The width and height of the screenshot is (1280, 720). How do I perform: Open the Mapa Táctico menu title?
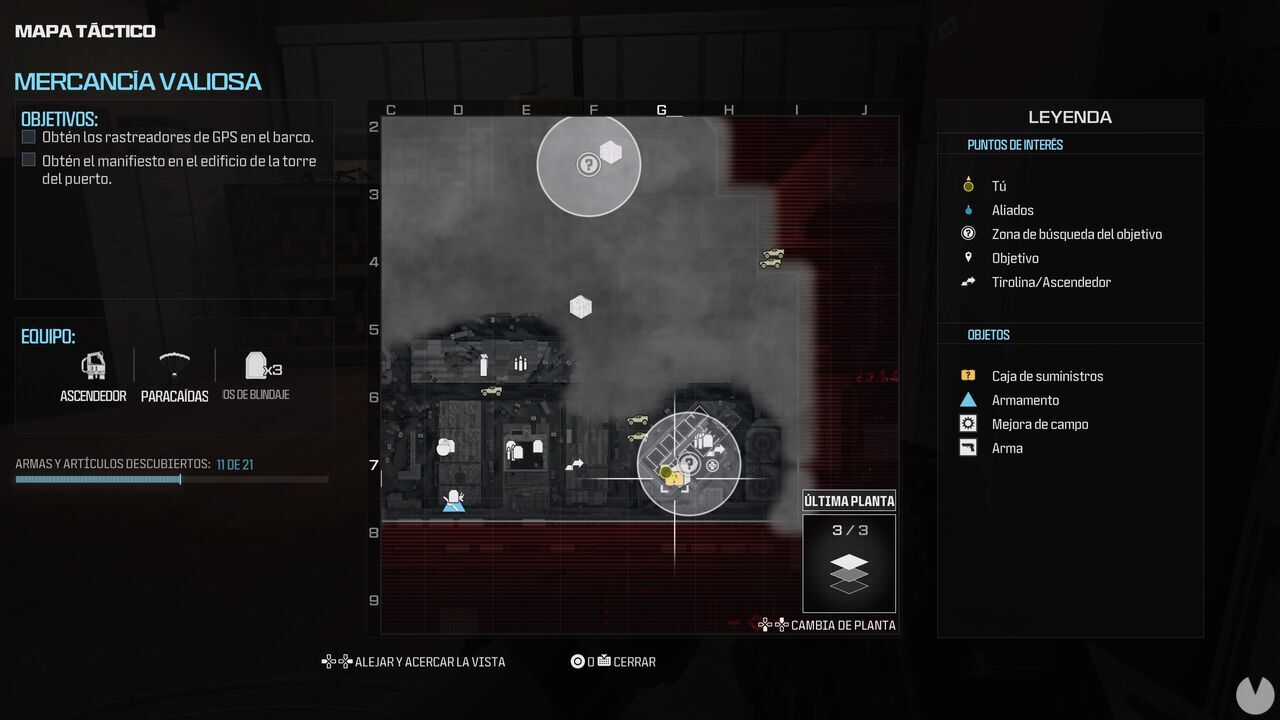click(84, 30)
